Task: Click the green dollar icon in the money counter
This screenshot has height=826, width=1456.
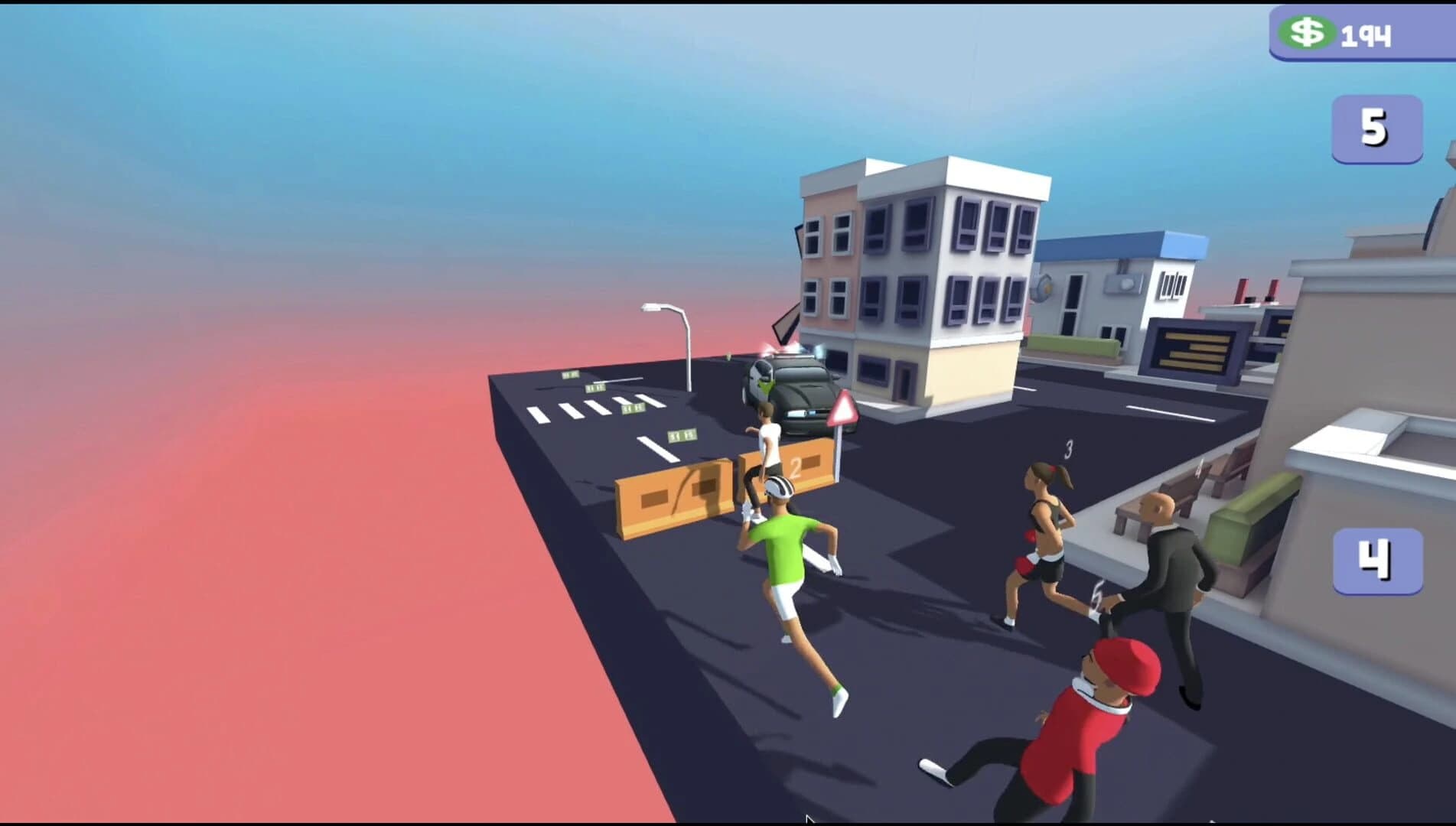Action: click(1310, 32)
